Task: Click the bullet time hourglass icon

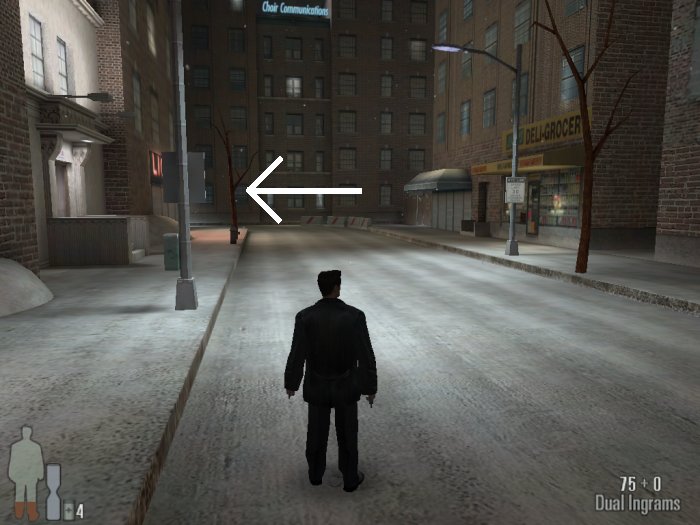Action: [53, 491]
